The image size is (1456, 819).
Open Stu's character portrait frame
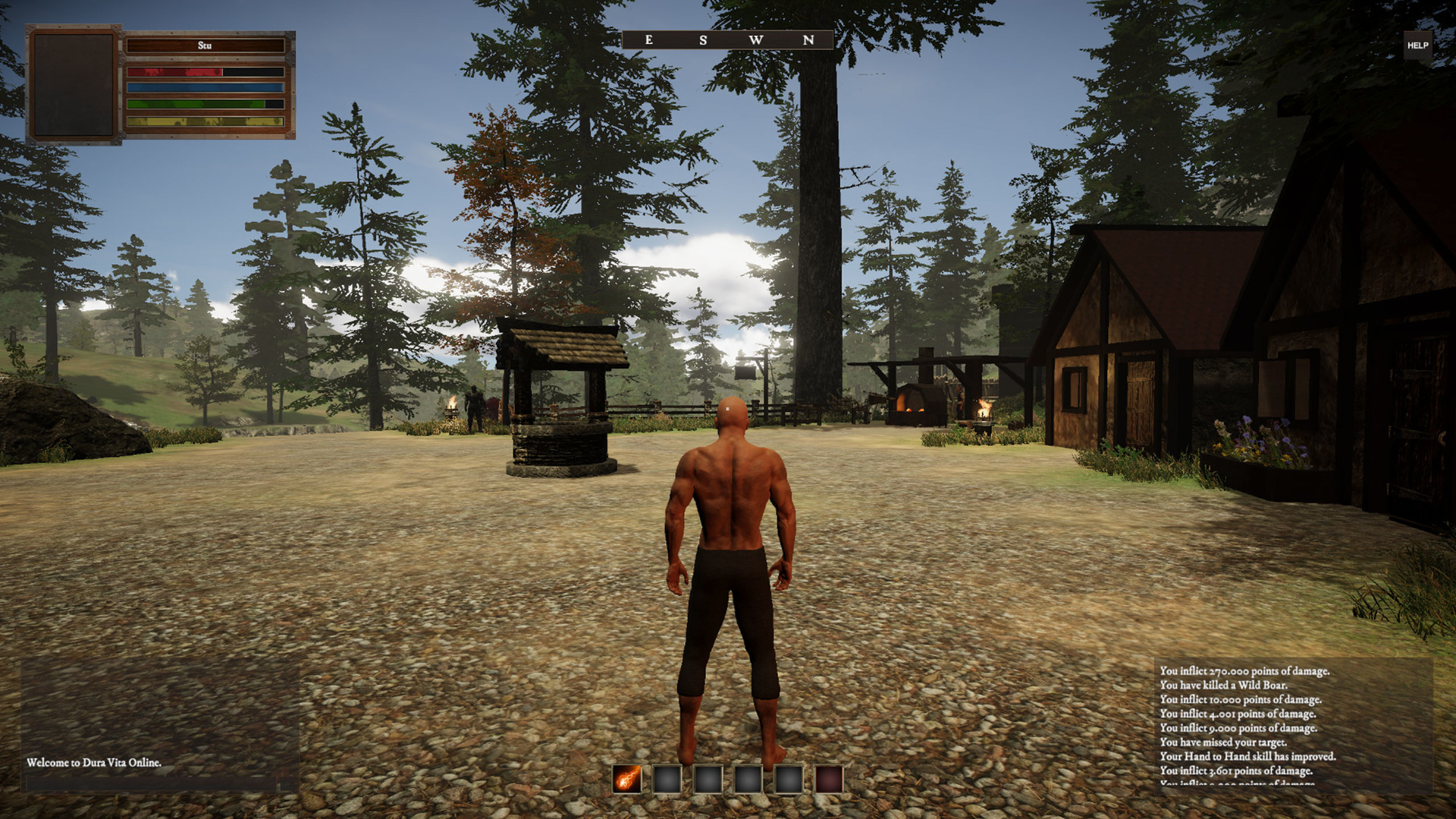74,84
